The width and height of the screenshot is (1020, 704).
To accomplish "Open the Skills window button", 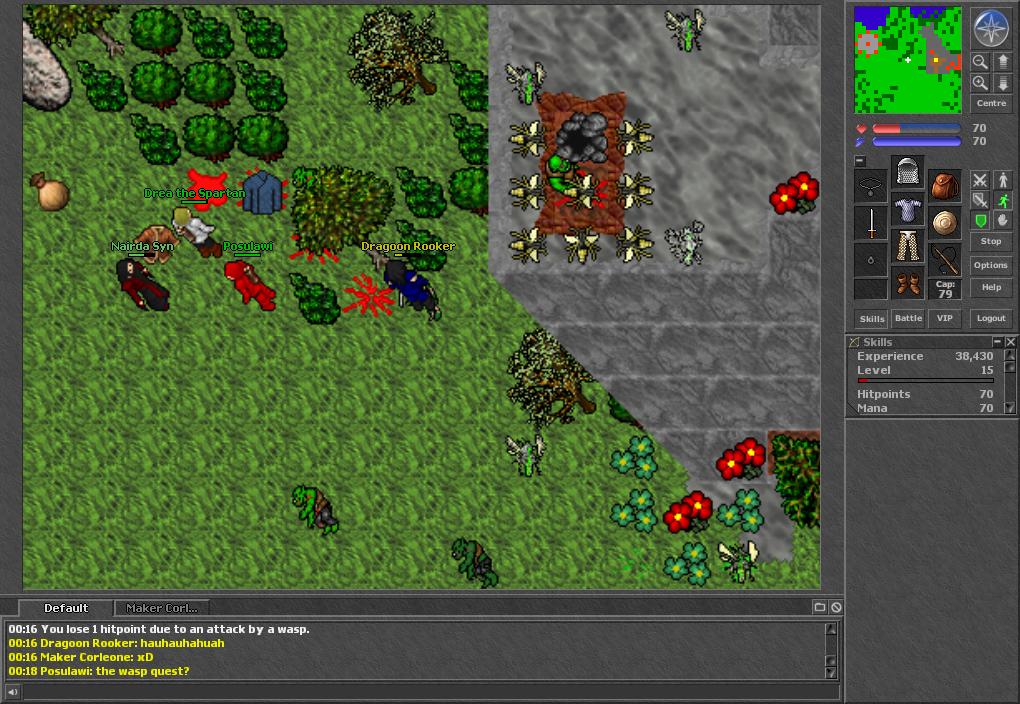I will (872, 318).
